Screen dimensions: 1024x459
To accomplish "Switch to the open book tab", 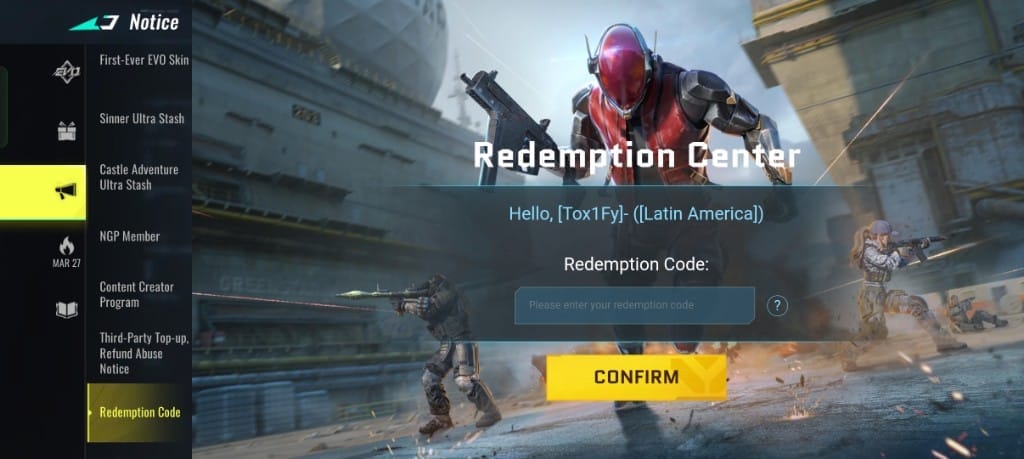I will pyautogui.click(x=66, y=309).
